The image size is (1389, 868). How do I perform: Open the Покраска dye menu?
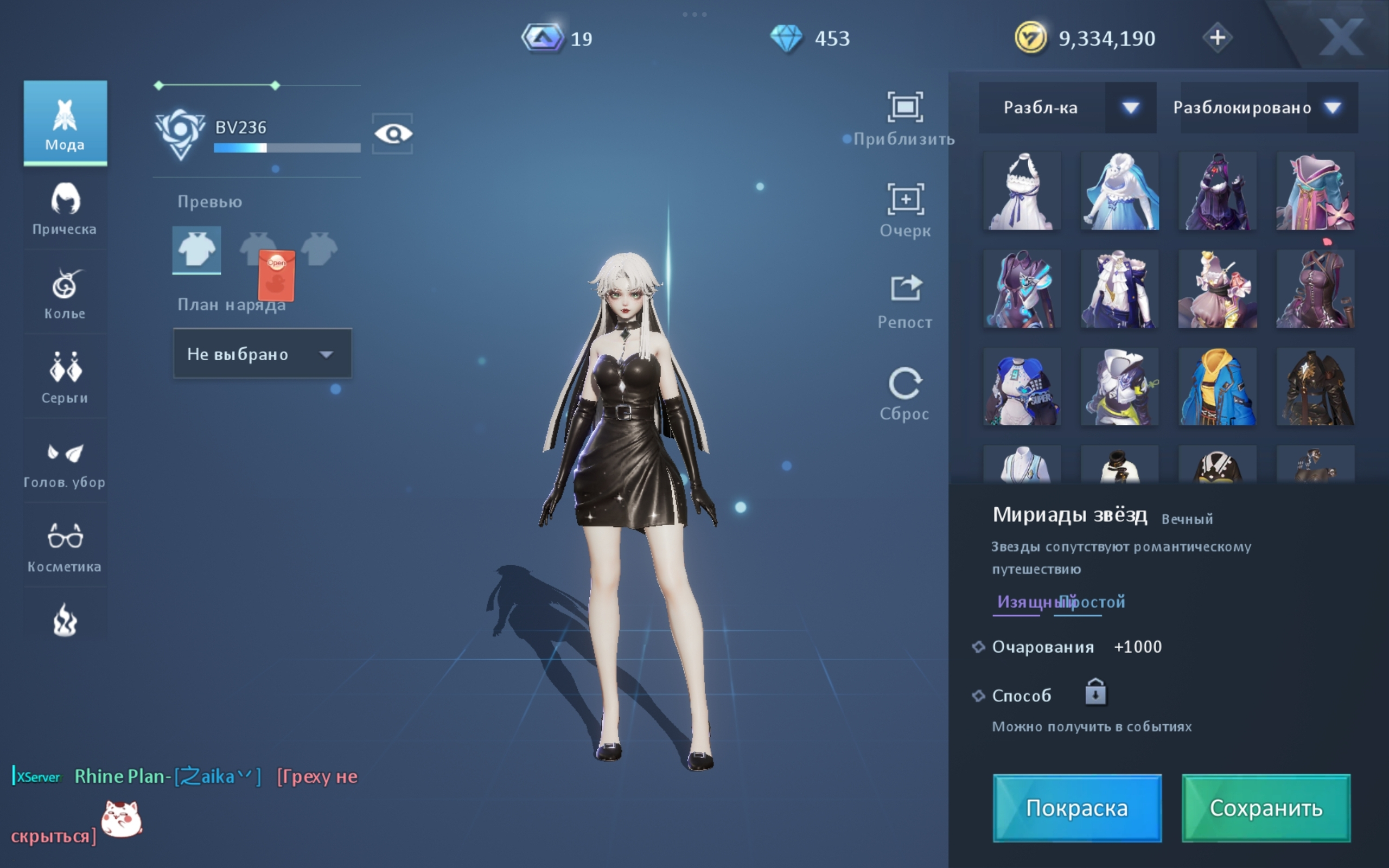point(1077,808)
